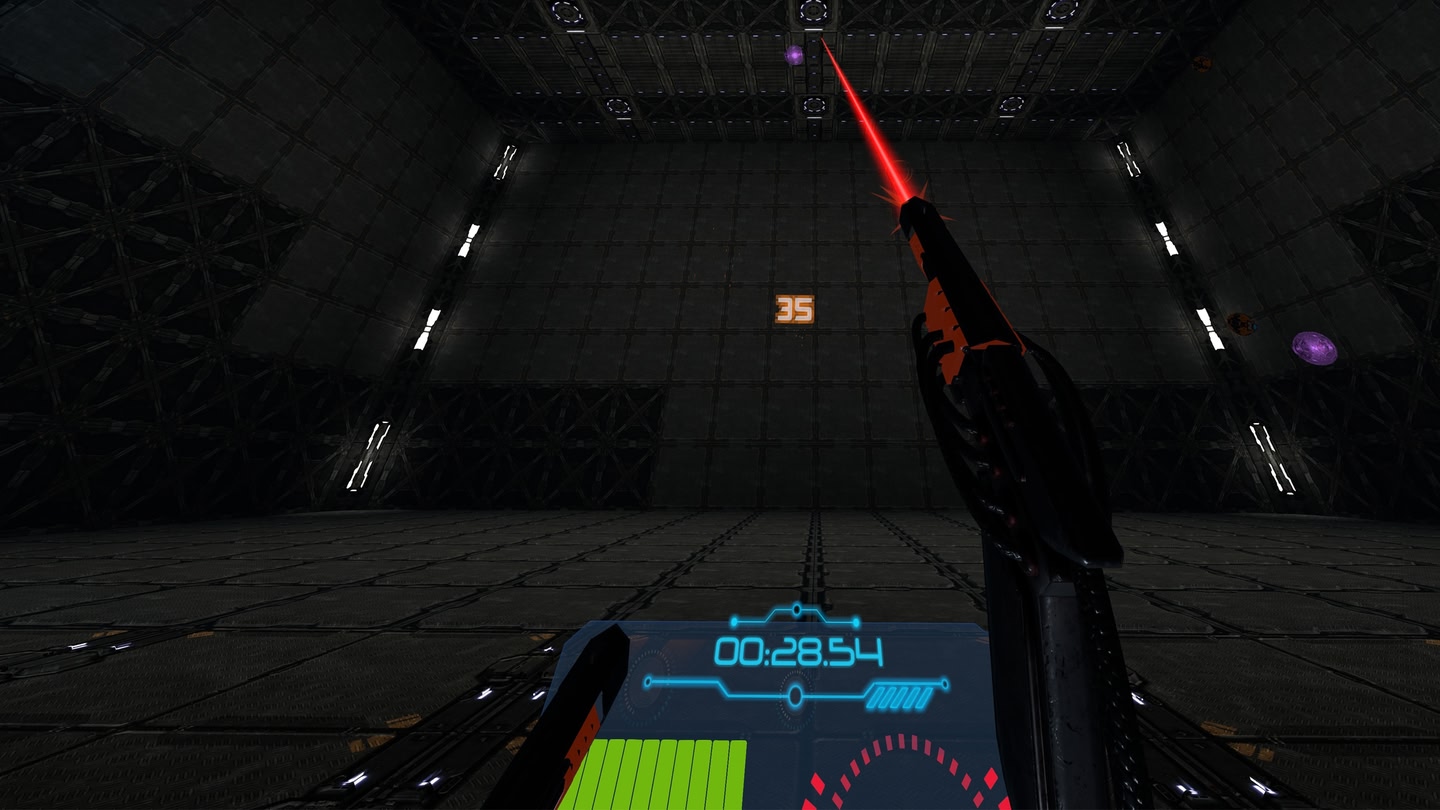
Task: Click the brown asteroid orb on the right
Action: pos(1242,323)
